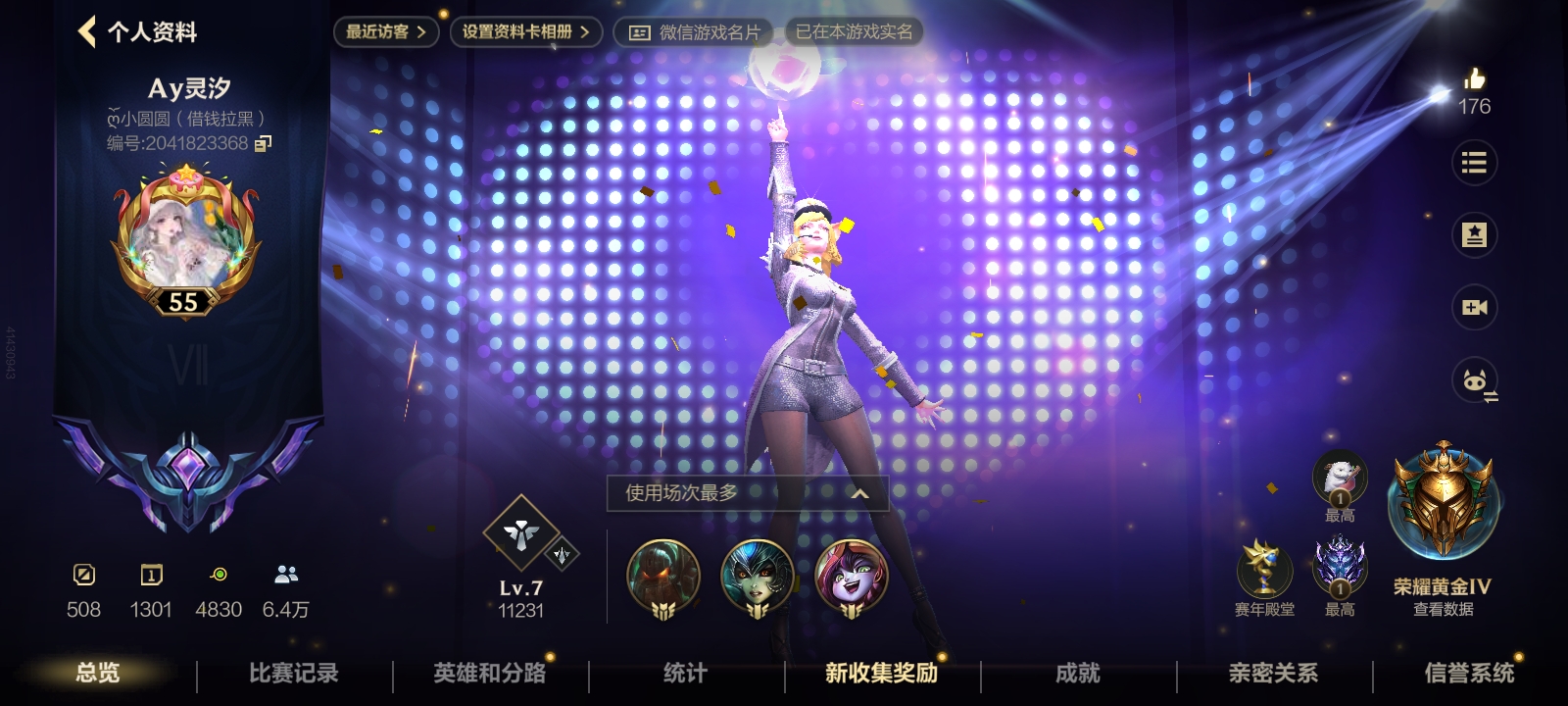
Task: Open the video camera icon
Action: tap(1474, 308)
